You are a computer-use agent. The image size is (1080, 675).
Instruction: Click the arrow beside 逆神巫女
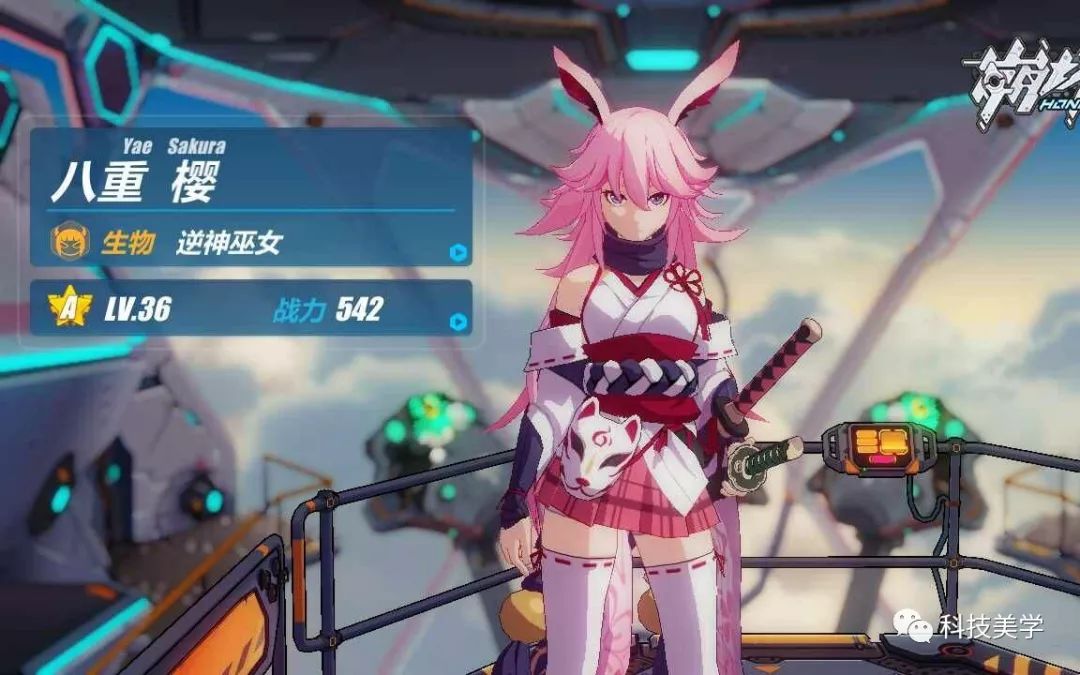click(x=458, y=252)
